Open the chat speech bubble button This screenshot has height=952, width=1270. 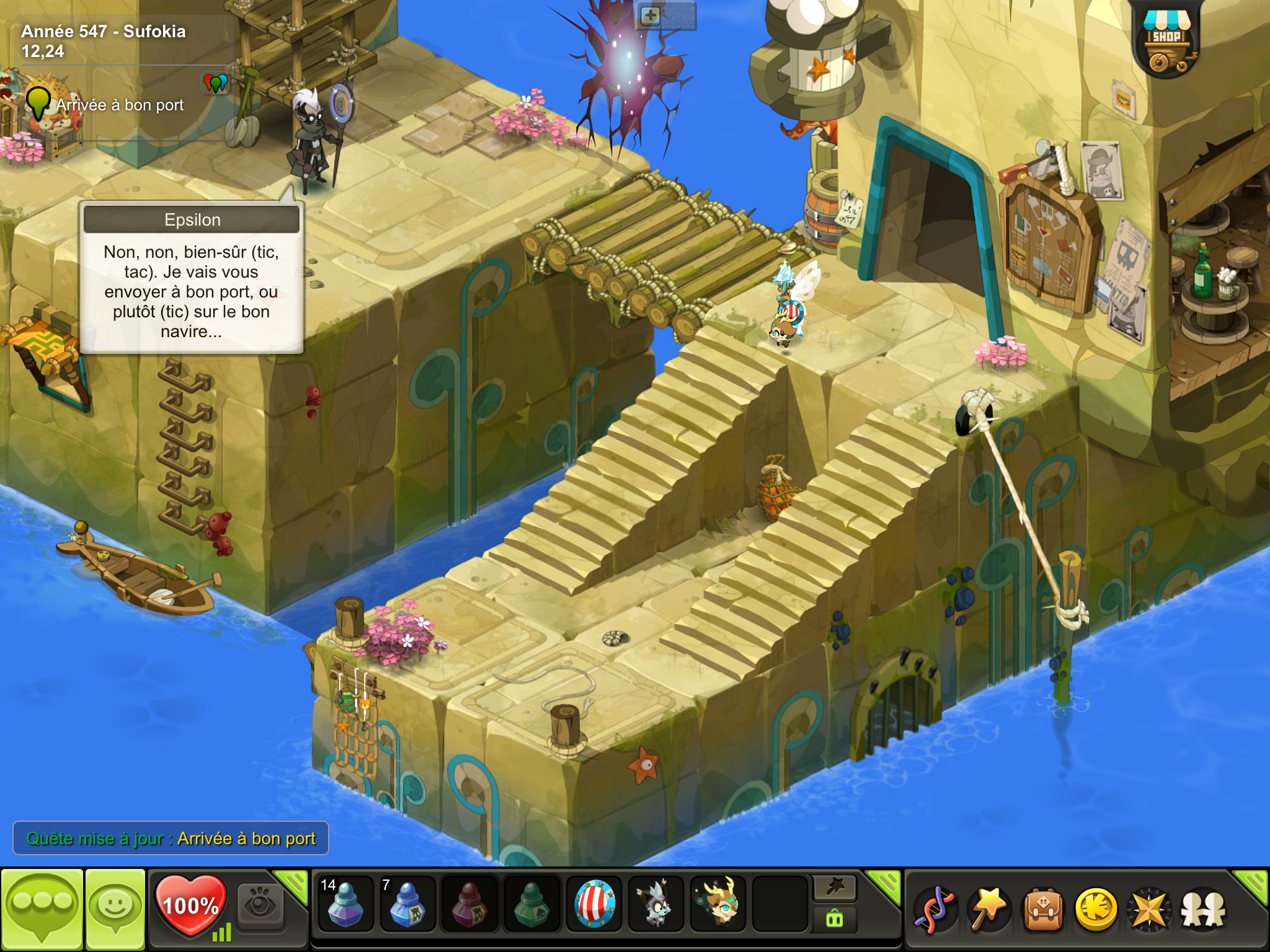pyautogui.click(x=42, y=909)
